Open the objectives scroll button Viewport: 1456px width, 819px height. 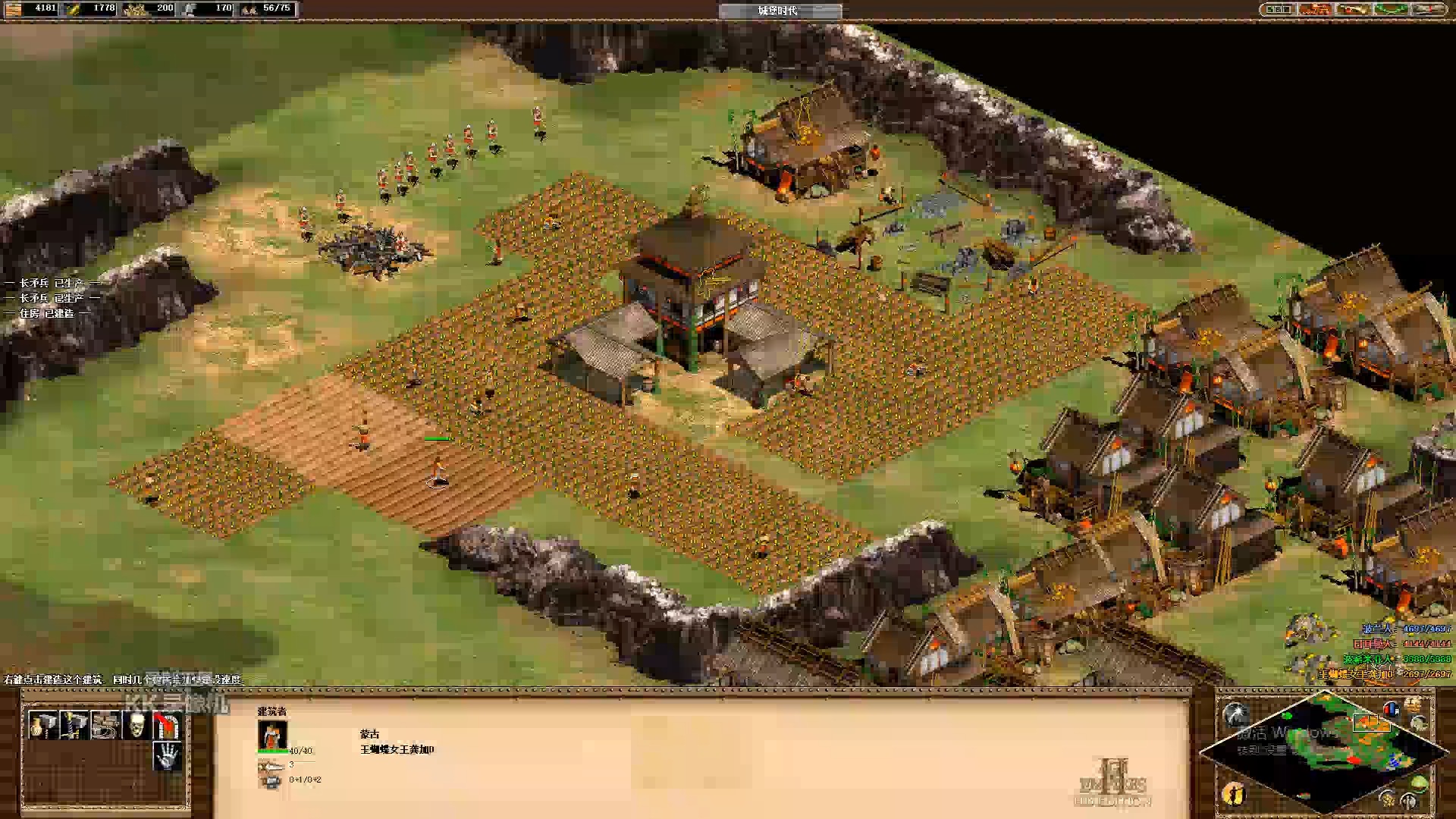(1315, 9)
